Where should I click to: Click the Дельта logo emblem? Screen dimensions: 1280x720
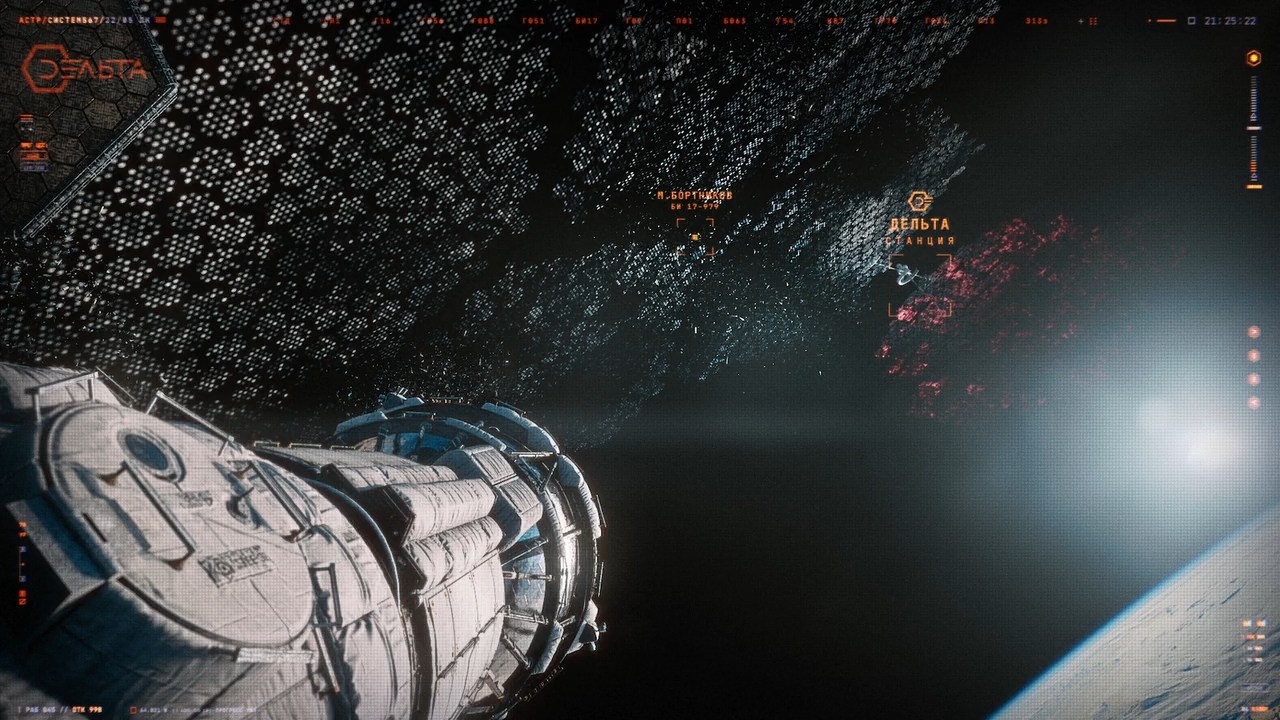tap(84, 68)
